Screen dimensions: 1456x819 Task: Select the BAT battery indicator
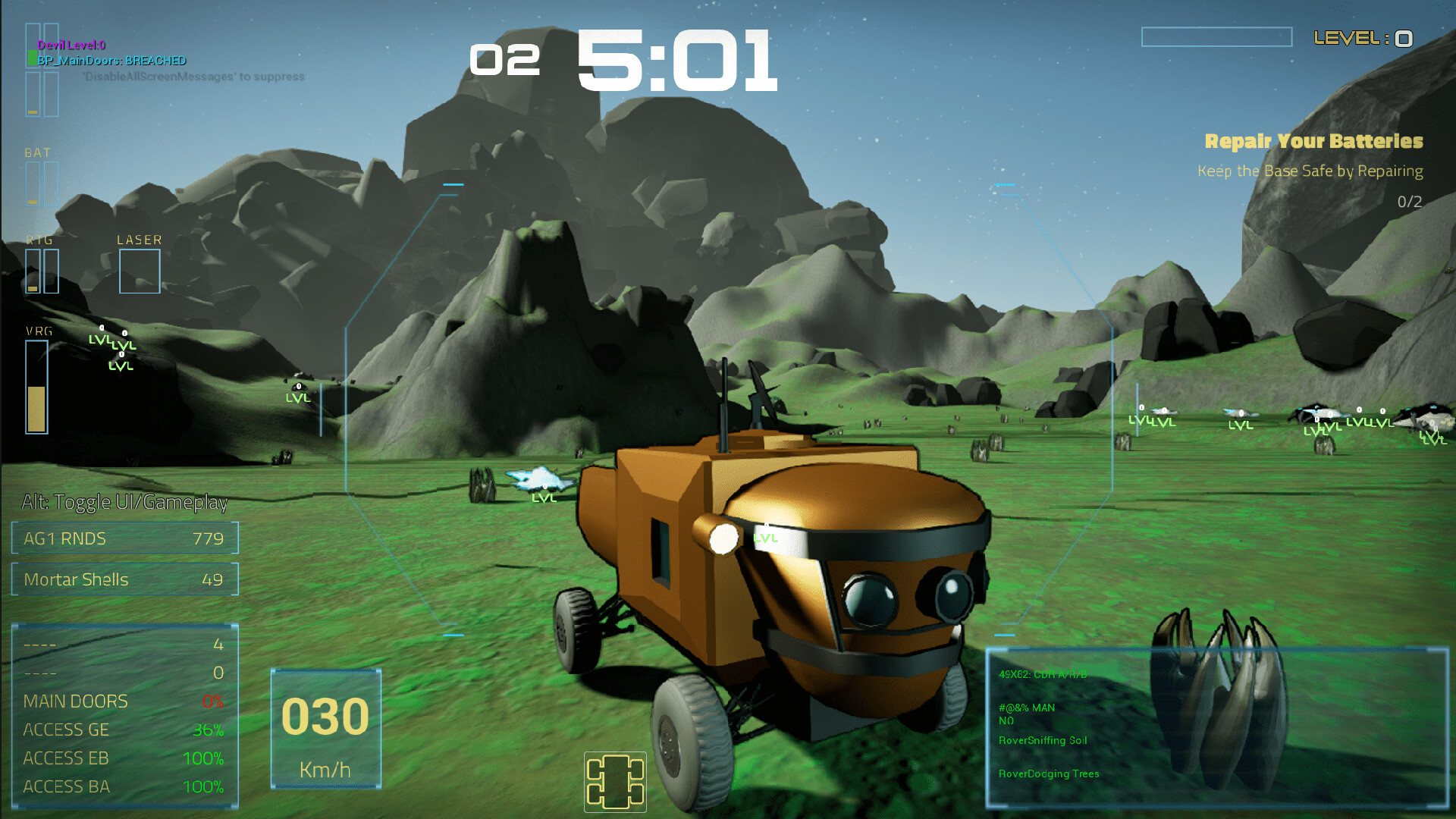coord(42,180)
